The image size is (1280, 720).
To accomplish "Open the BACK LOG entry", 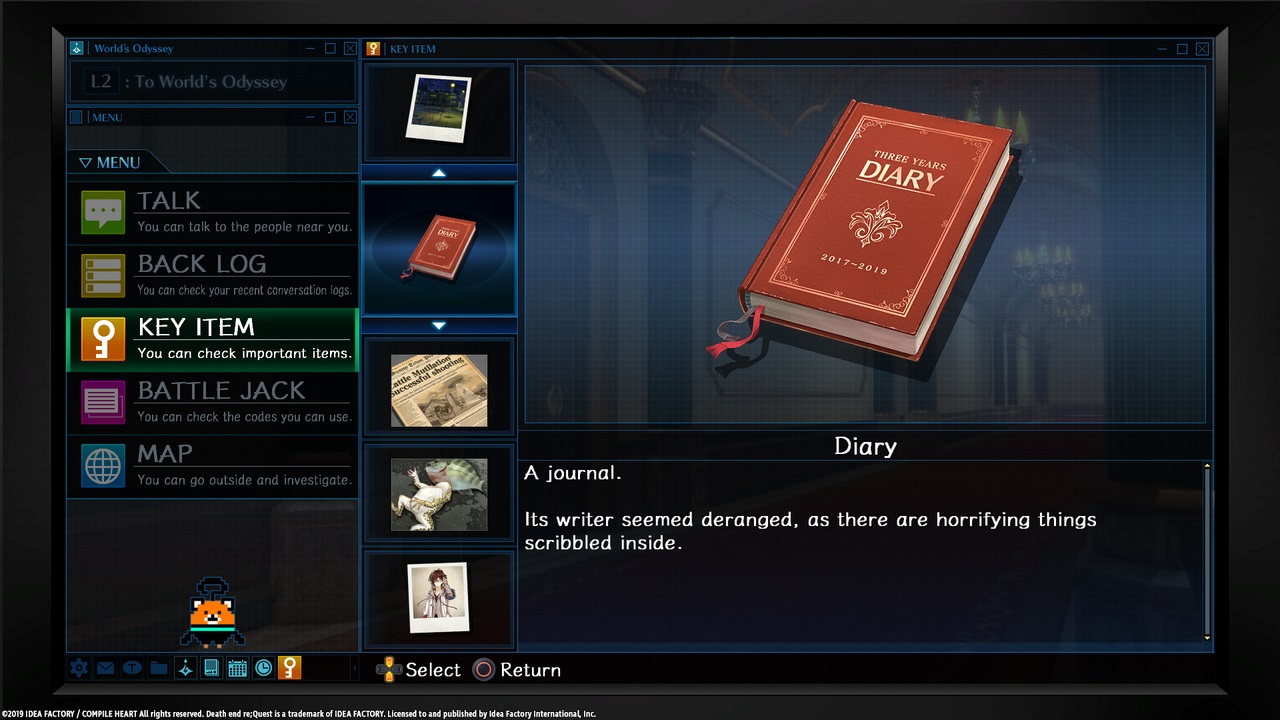I will click(212, 276).
